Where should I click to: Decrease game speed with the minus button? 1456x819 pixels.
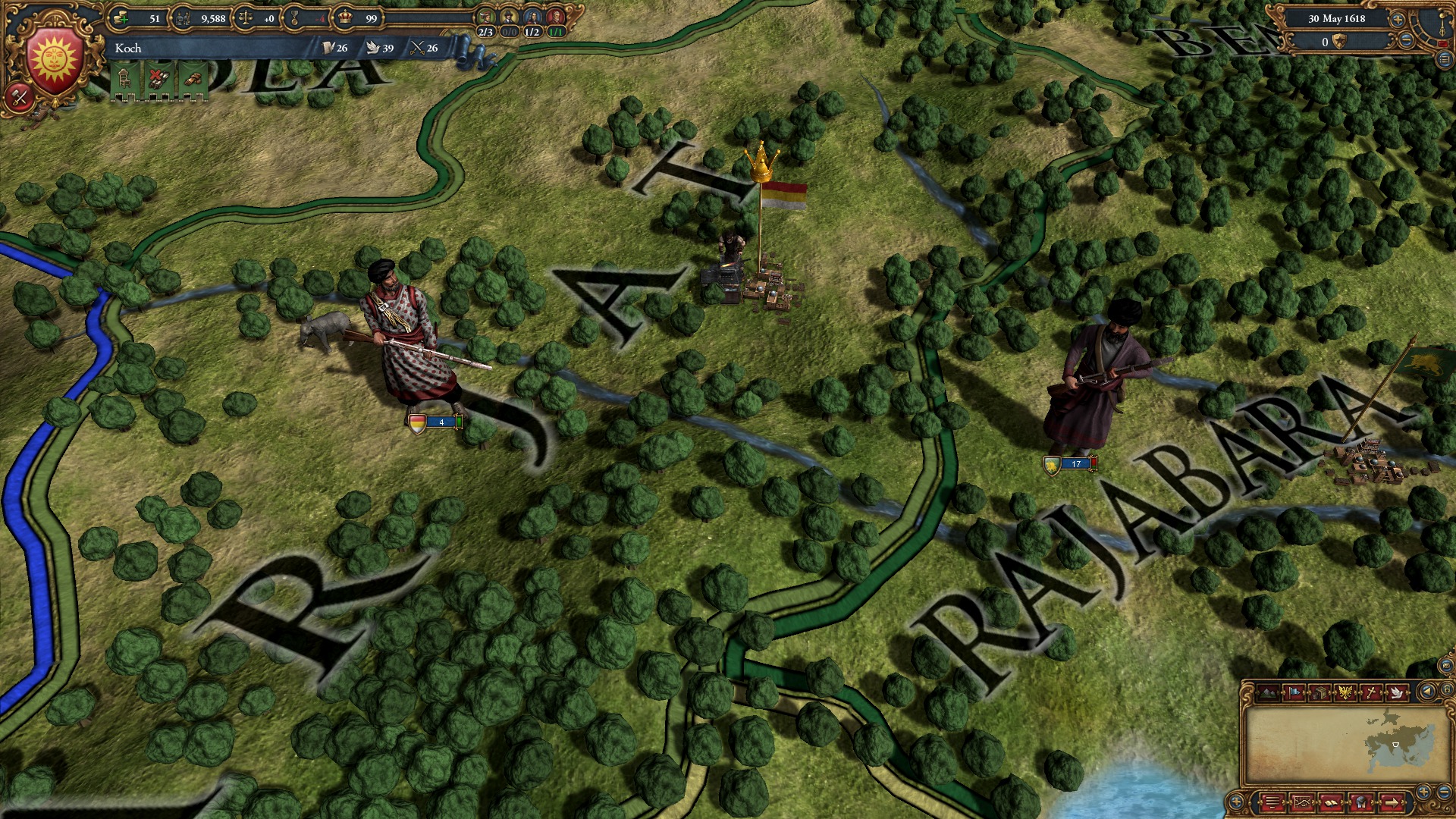coord(1405,39)
